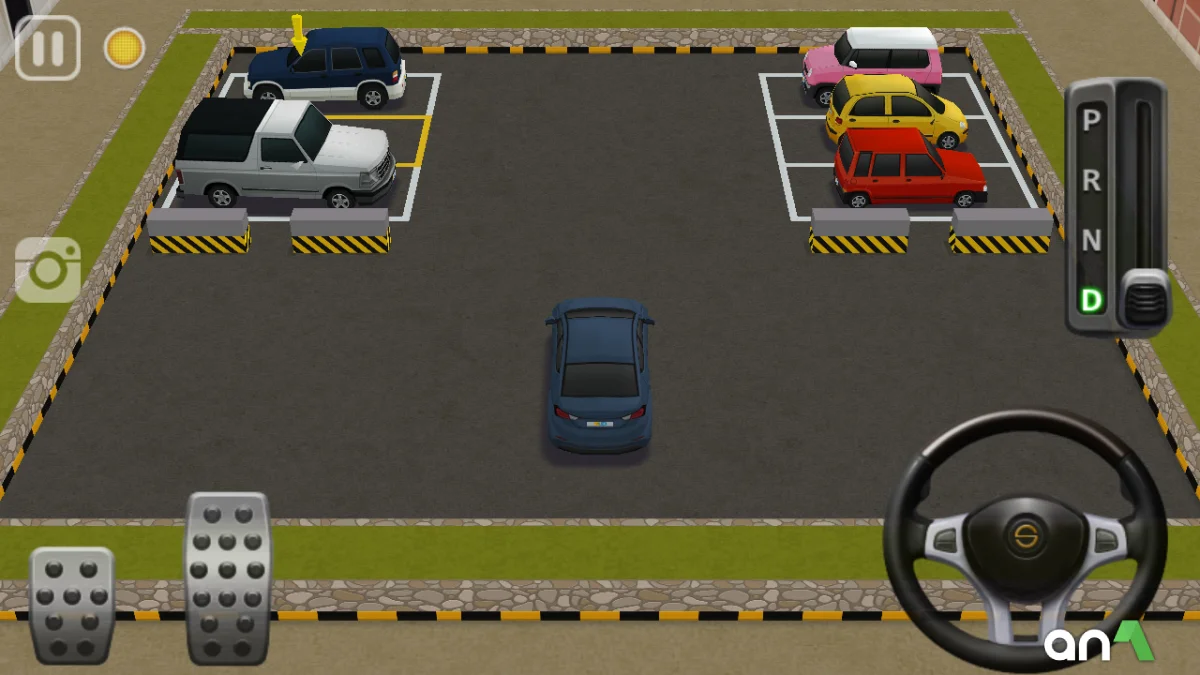1200x675 pixels.
Task: Shift gear to P (Park)
Action: click(1092, 121)
